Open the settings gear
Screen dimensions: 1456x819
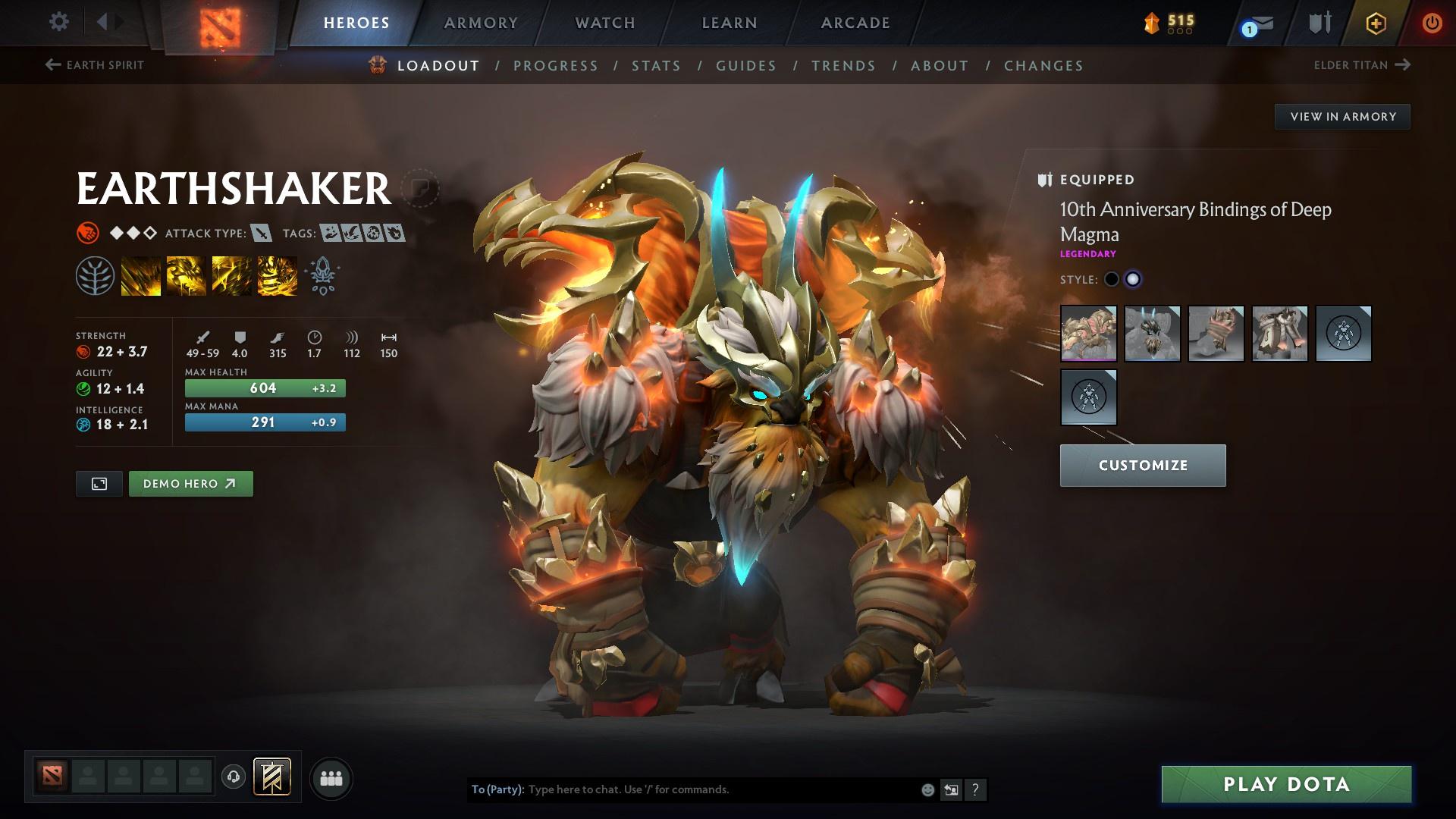coord(58,22)
